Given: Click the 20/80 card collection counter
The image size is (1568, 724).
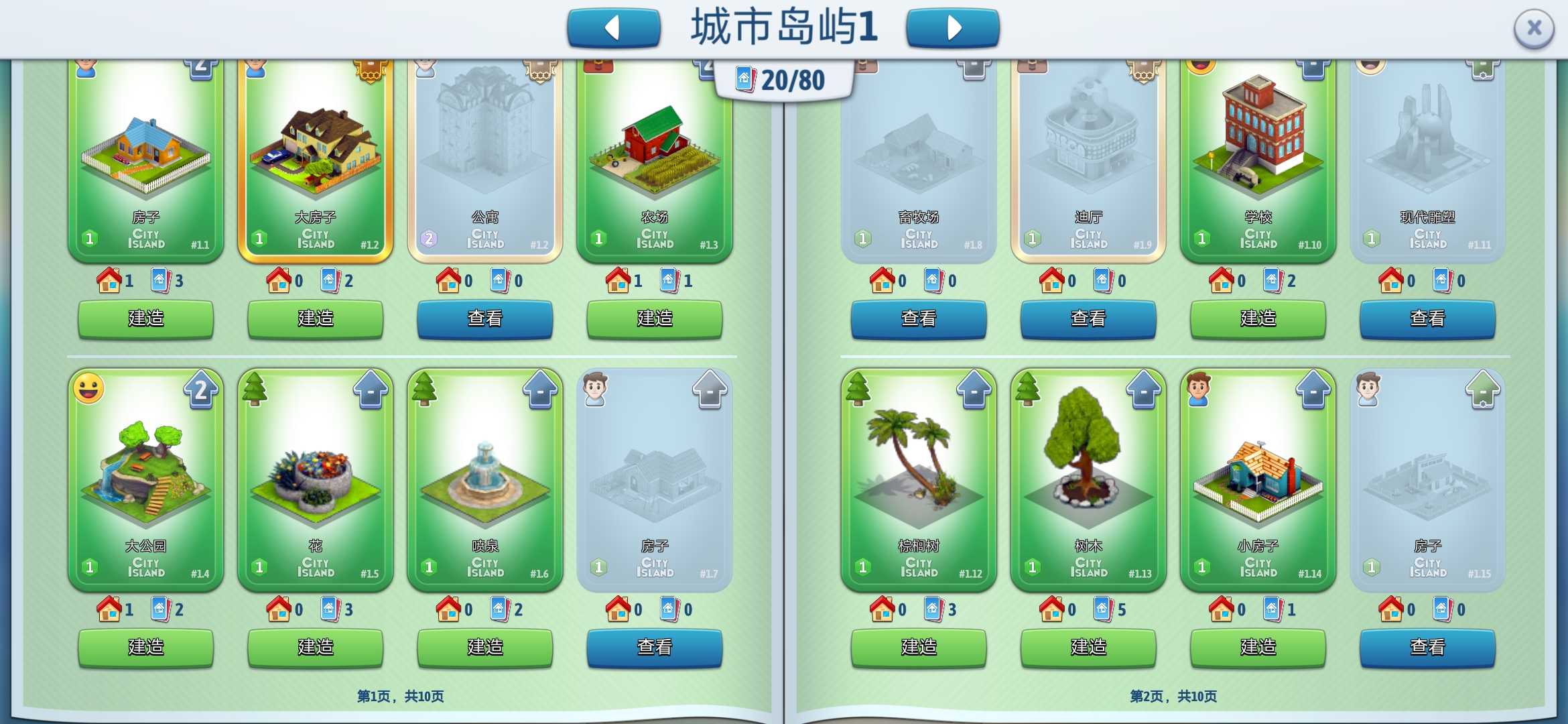Looking at the screenshot, I should tap(781, 77).
